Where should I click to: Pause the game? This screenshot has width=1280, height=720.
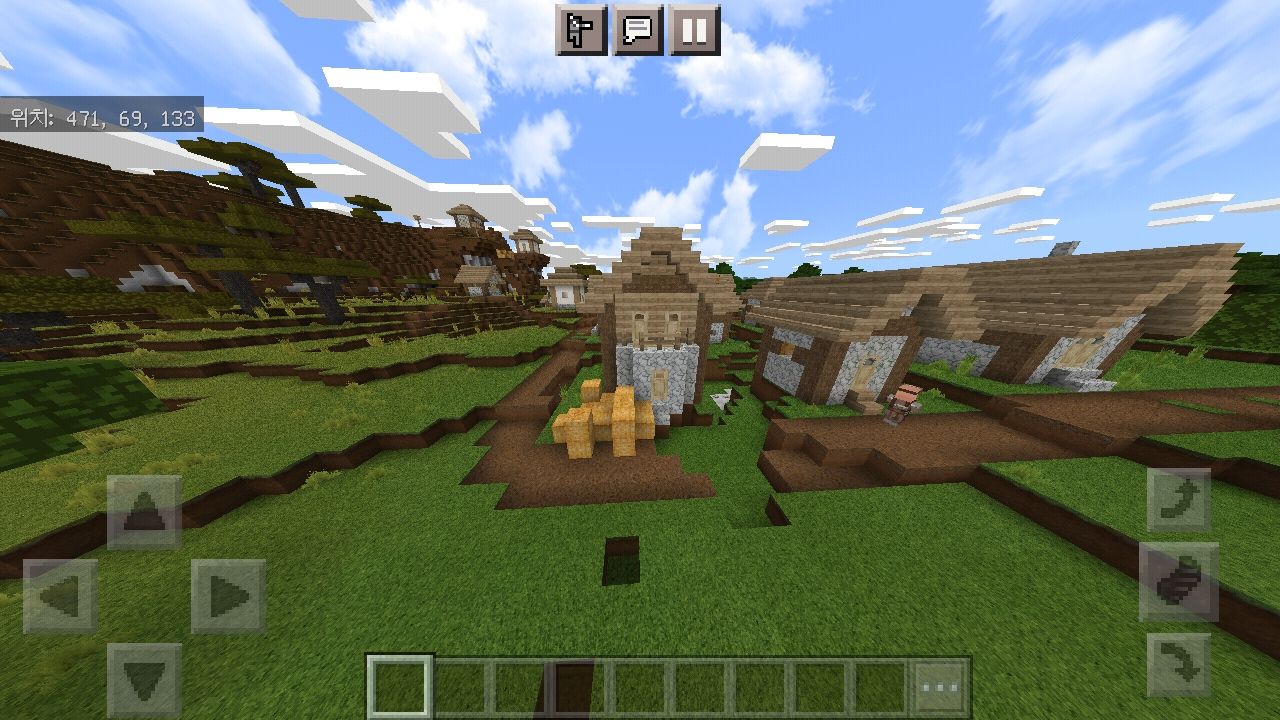point(695,30)
